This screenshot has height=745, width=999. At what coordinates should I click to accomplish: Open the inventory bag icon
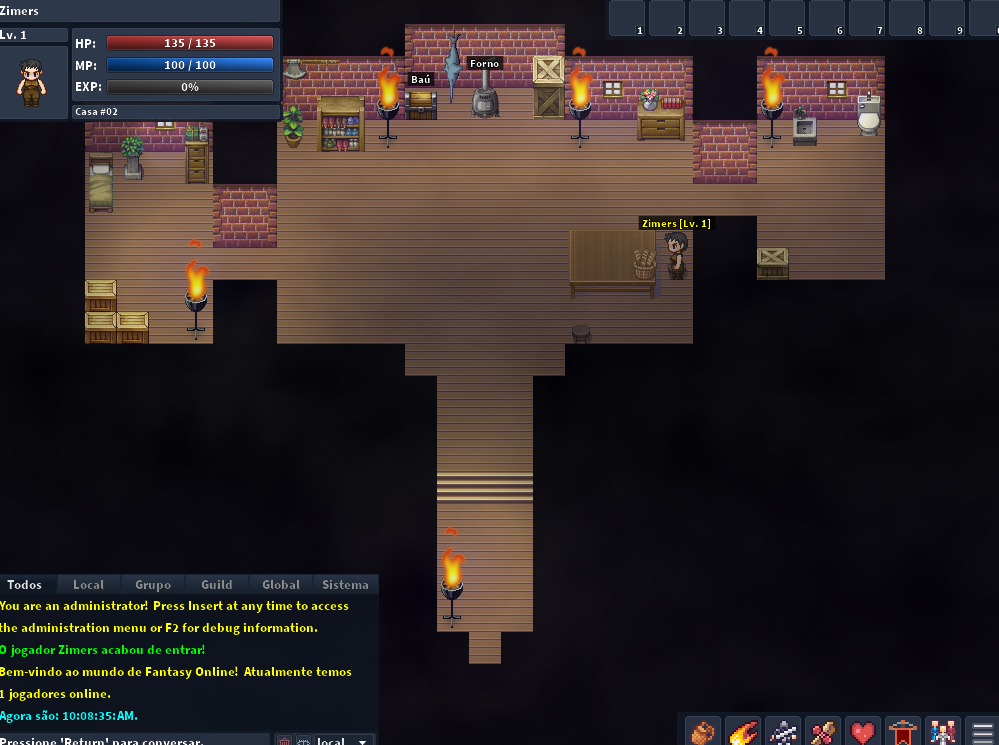tap(704, 732)
